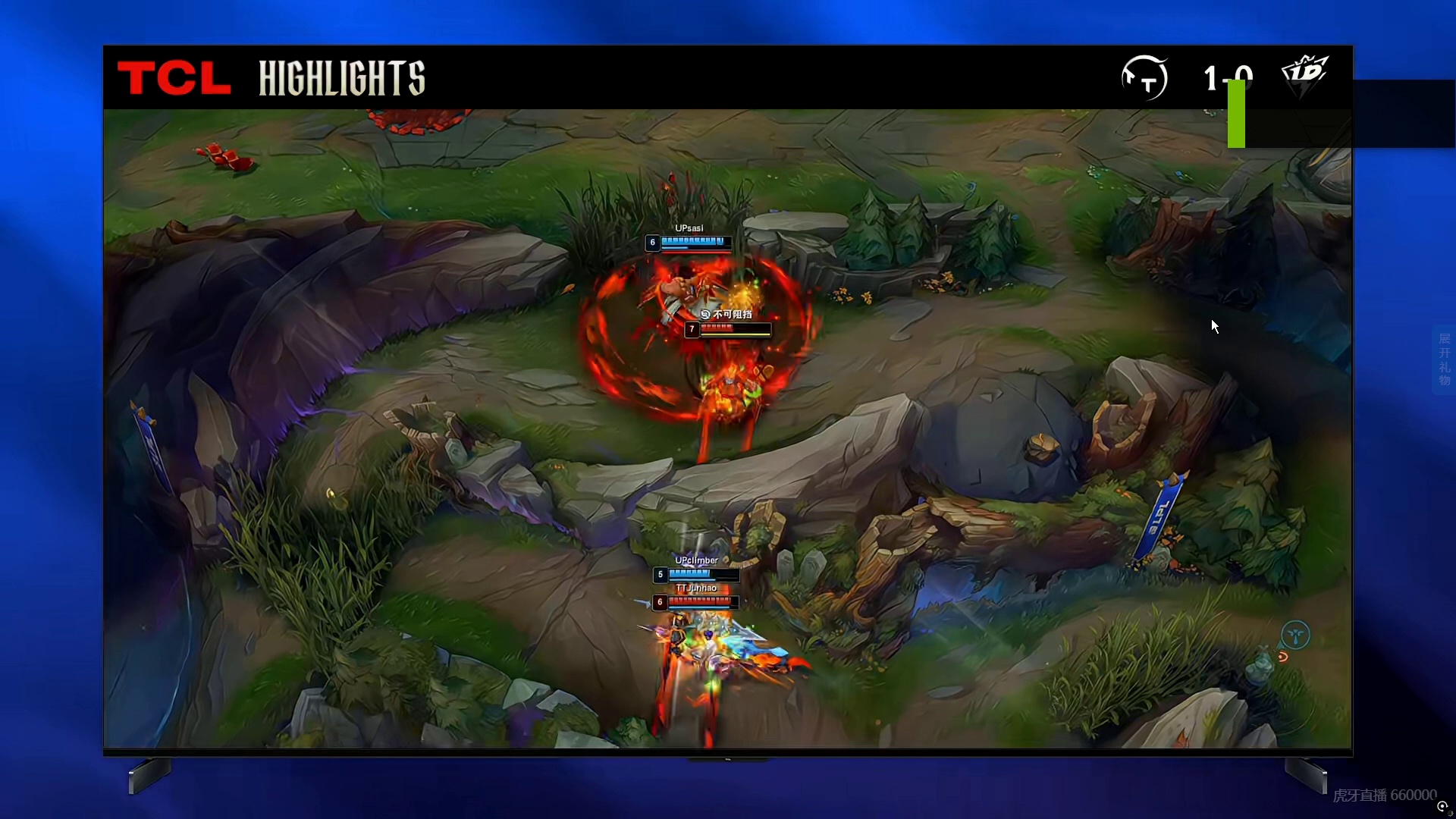Expand the gift panel side tab
This screenshot has width=1456, height=819.
click(1444, 359)
